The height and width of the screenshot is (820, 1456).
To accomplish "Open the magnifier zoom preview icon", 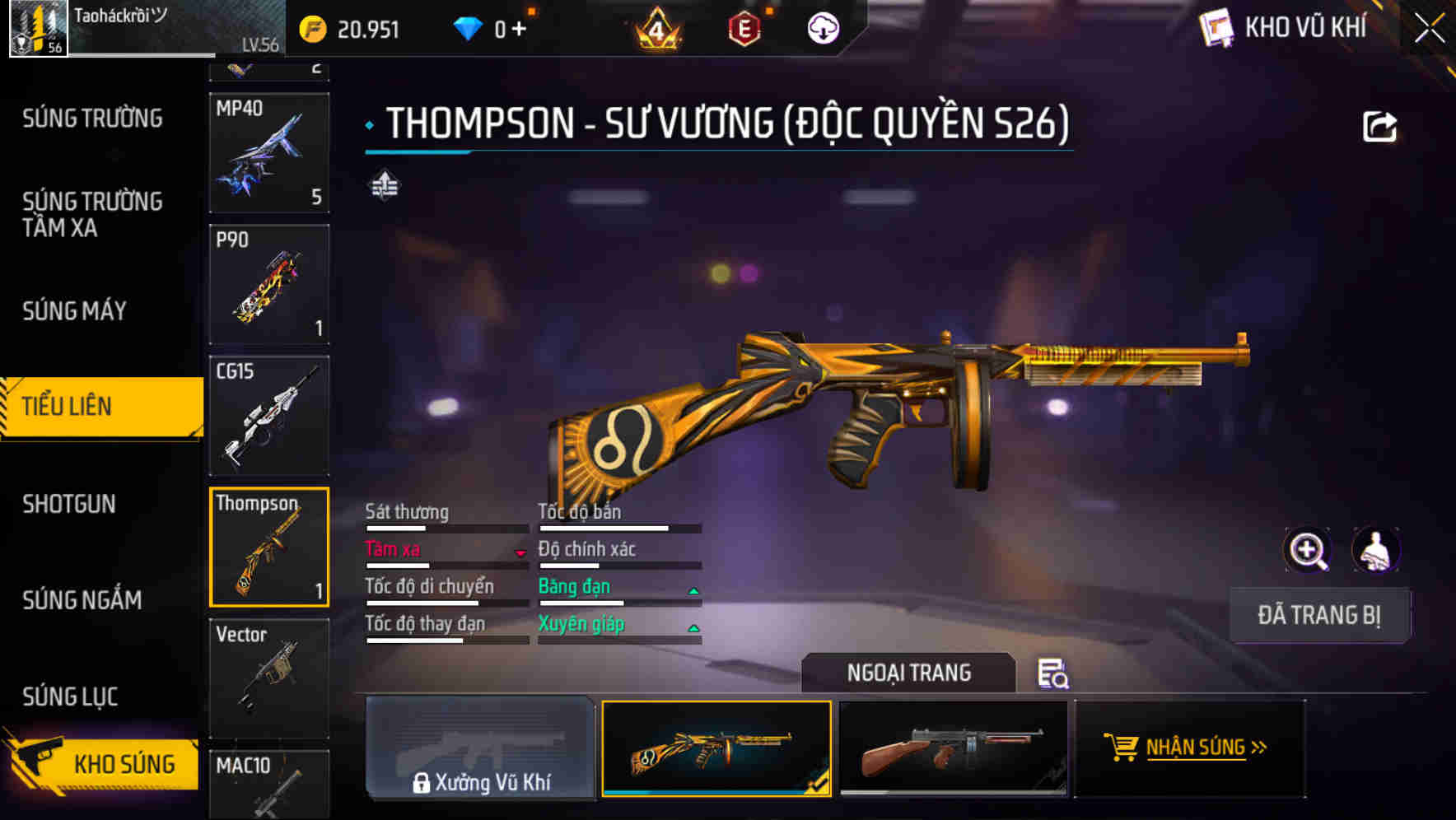I will [x=1305, y=550].
